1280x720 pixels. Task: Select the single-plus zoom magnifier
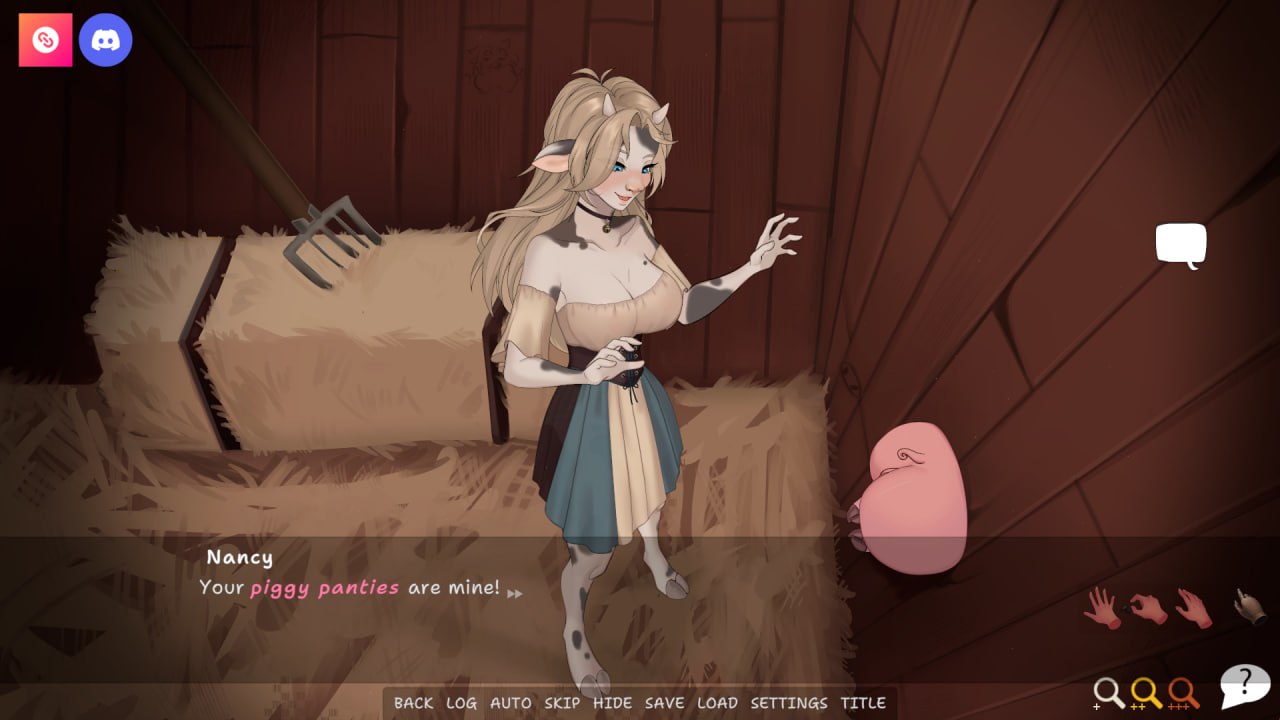click(1109, 692)
